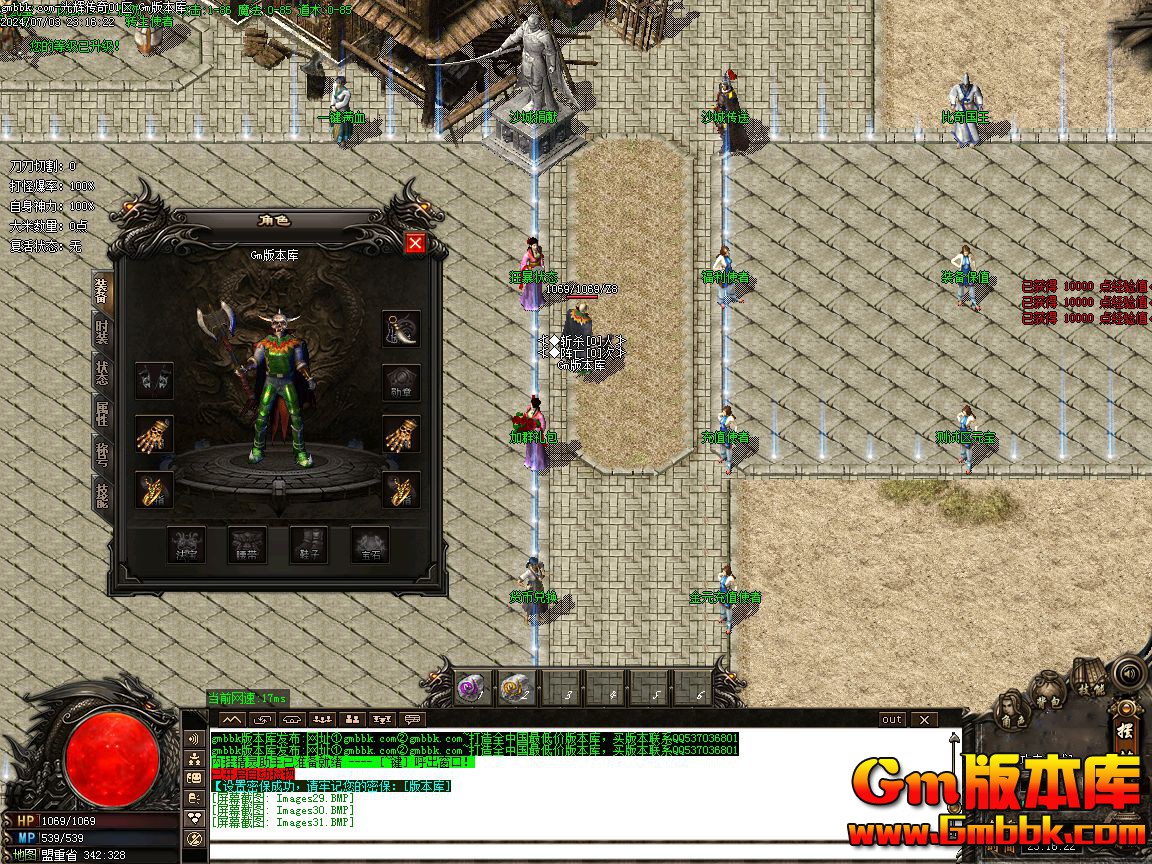Choose the 腰带 belt equipment slot
This screenshot has height=864, width=1152.
coord(247,545)
